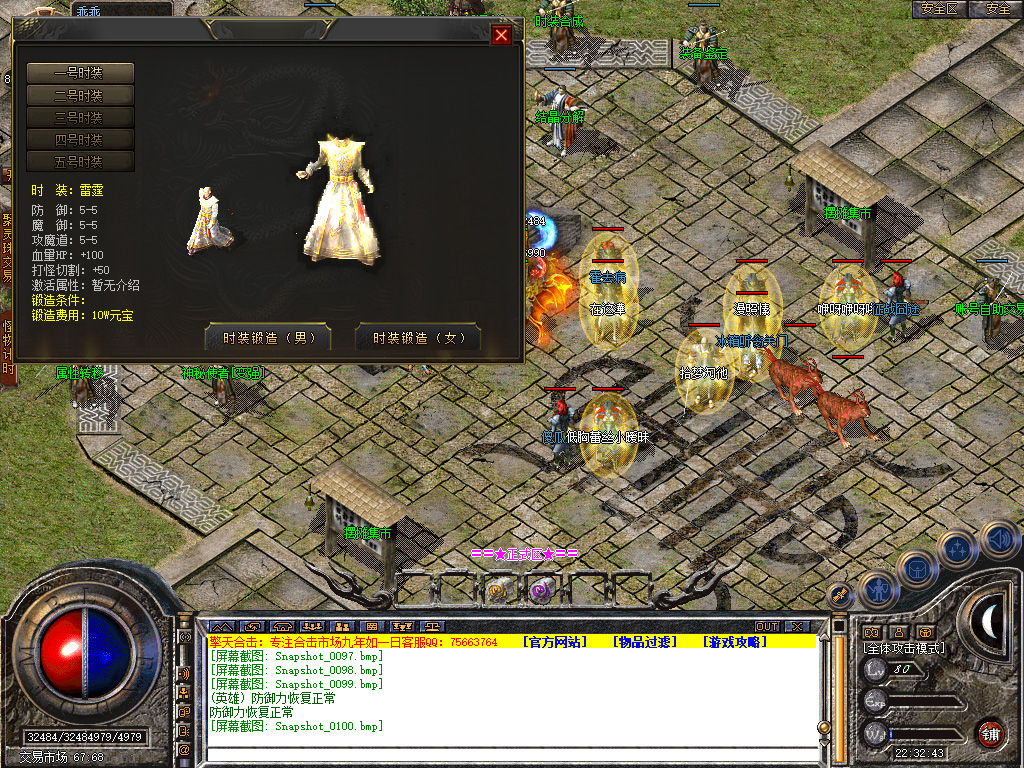
Task: Open the round 铺 shop button
Action: point(990,733)
